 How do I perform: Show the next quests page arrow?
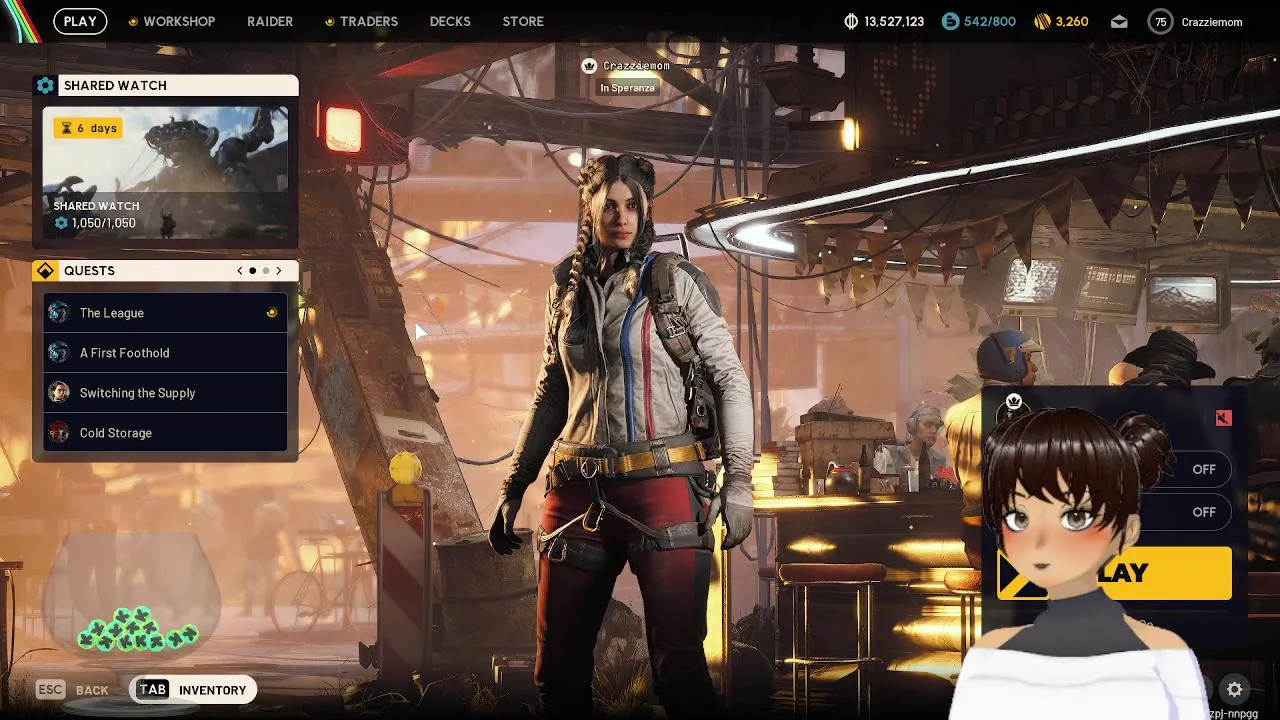pyautogui.click(x=279, y=271)
